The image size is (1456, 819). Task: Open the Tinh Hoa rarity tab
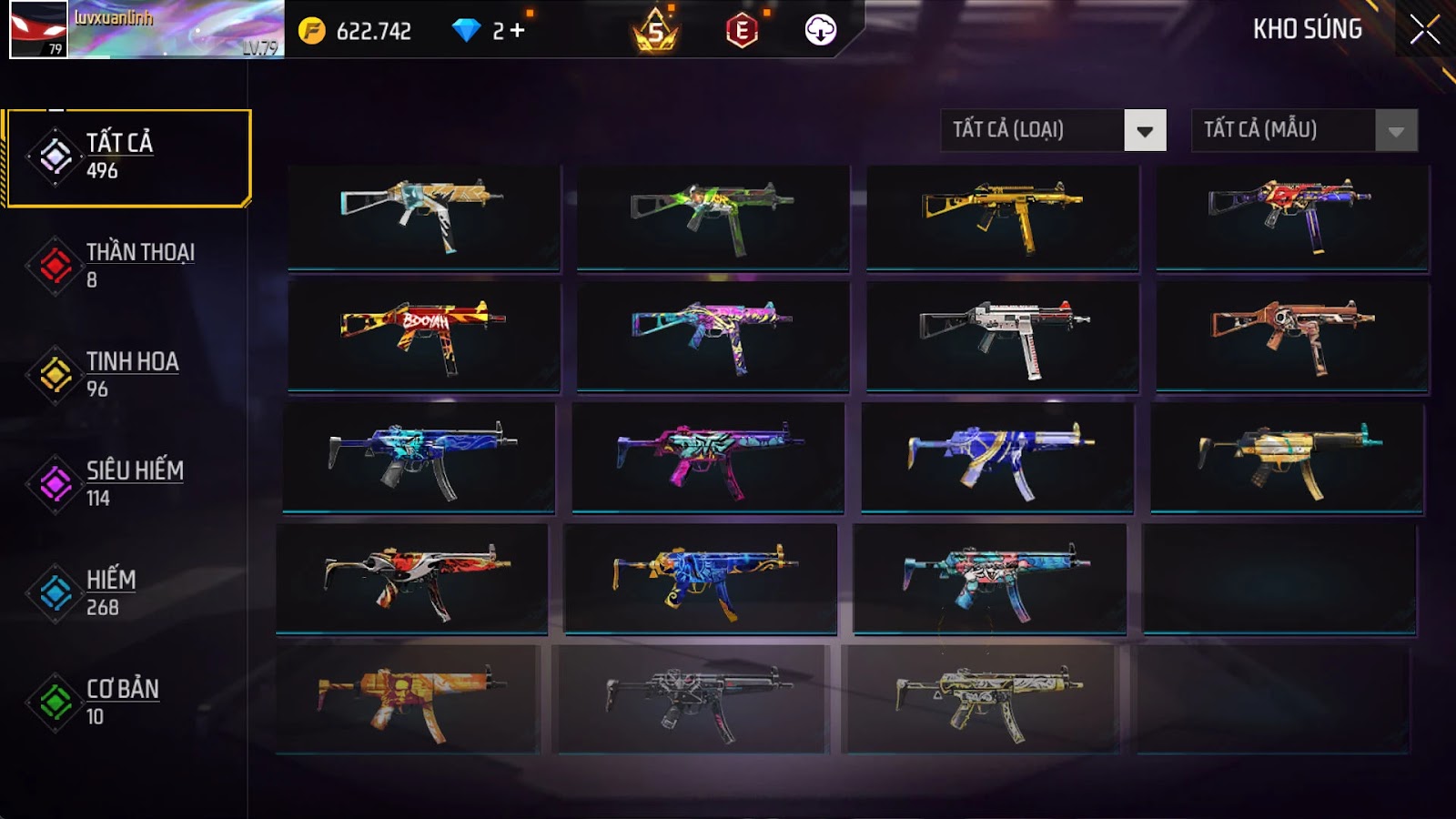tap(127, 375)
